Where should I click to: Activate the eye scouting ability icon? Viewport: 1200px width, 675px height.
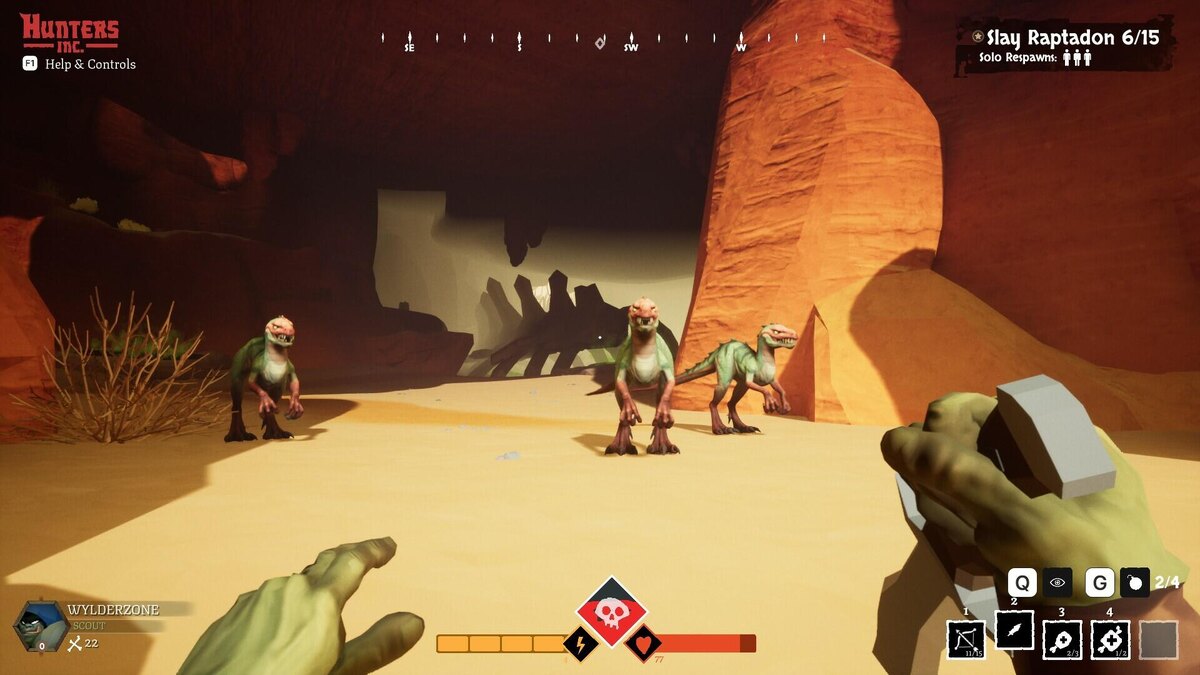point(1058,582)
